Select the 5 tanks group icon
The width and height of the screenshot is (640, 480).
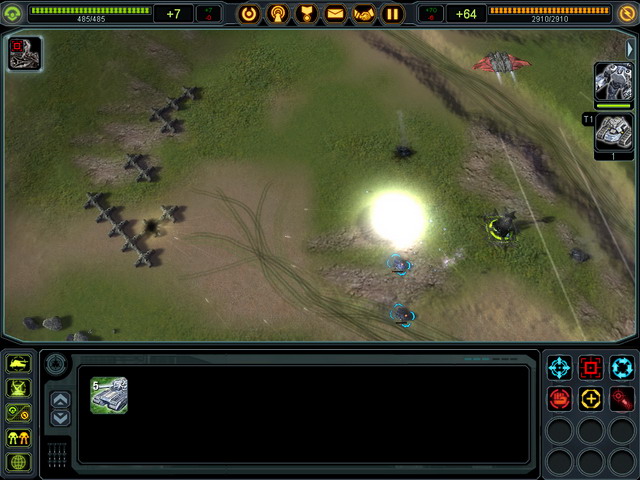pos(108,395)
